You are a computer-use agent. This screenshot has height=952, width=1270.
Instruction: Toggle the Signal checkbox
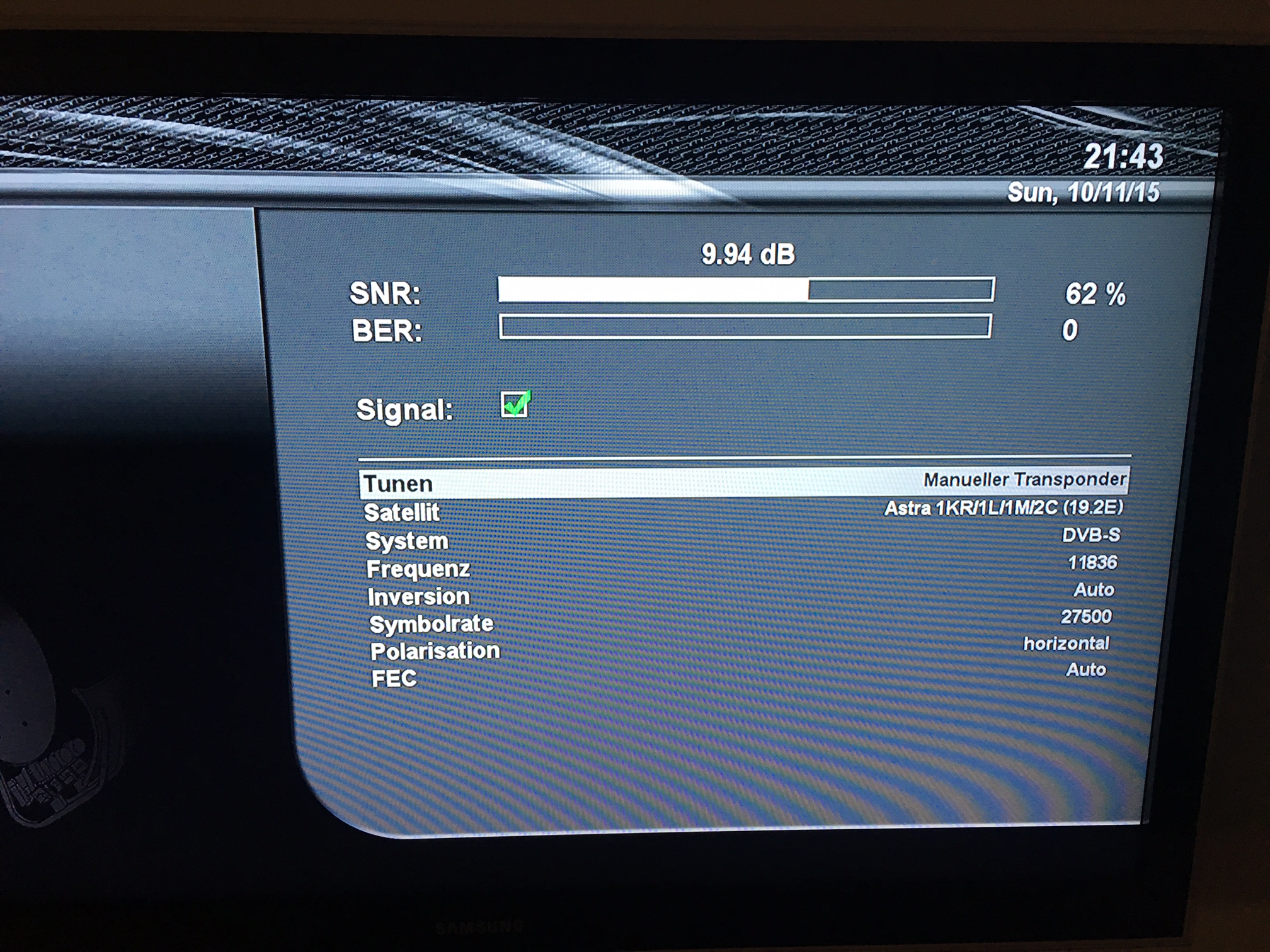pos(515,404)
